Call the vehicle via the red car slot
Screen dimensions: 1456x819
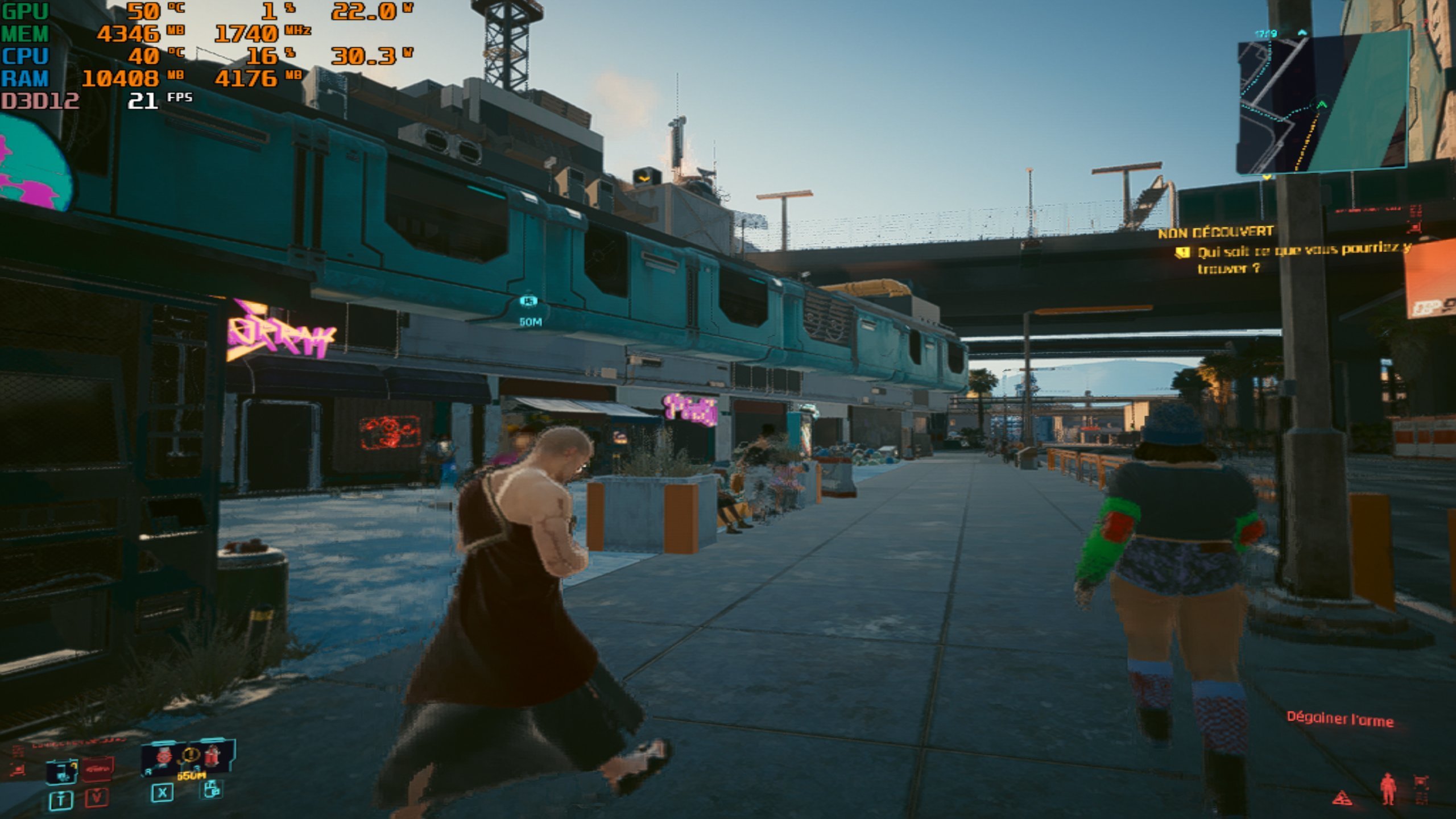pyautogui.click(x=98, y=770)
